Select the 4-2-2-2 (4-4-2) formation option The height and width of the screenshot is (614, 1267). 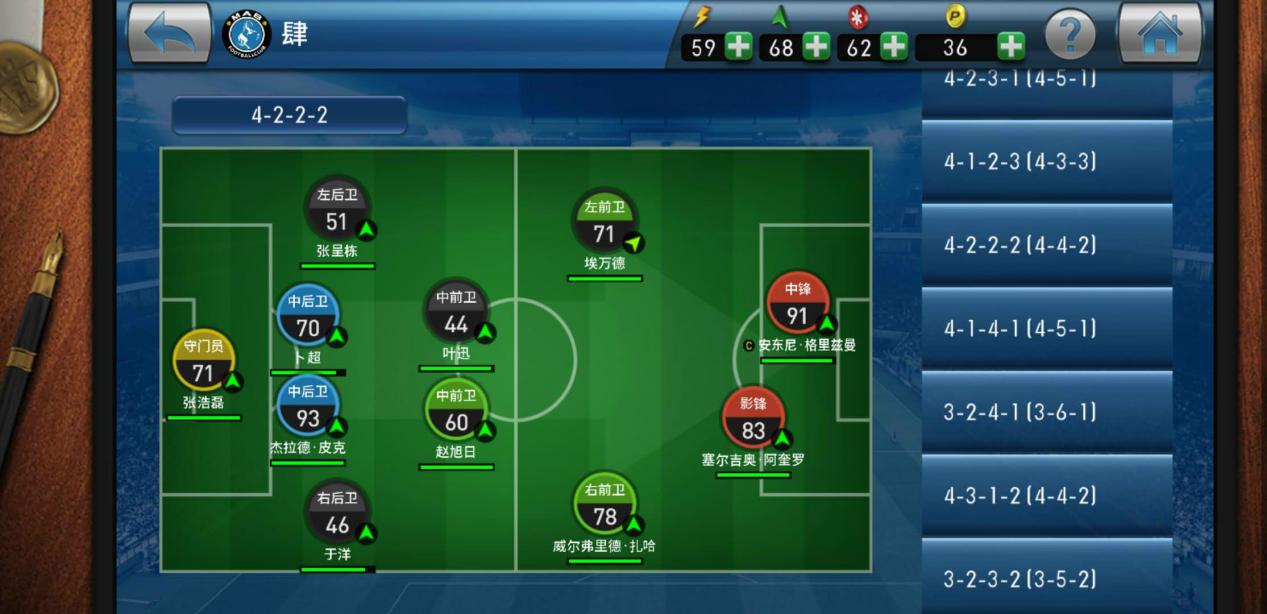1046,245
